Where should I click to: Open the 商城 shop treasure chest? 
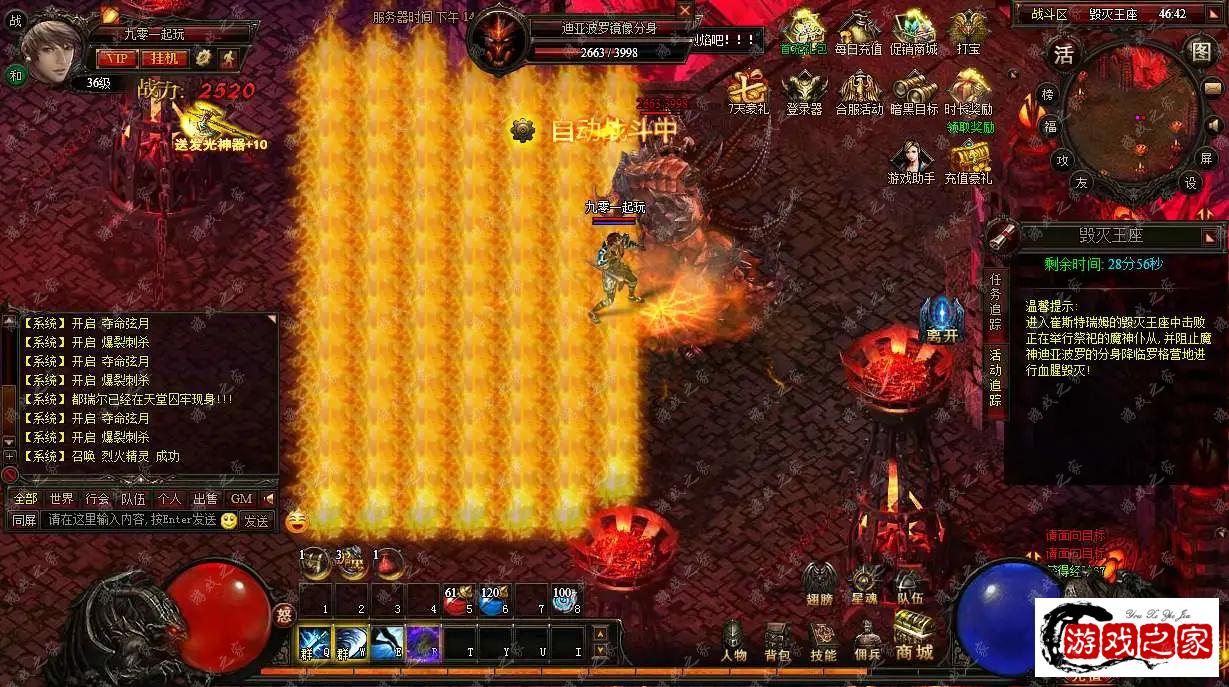click(x=914, y=636)
